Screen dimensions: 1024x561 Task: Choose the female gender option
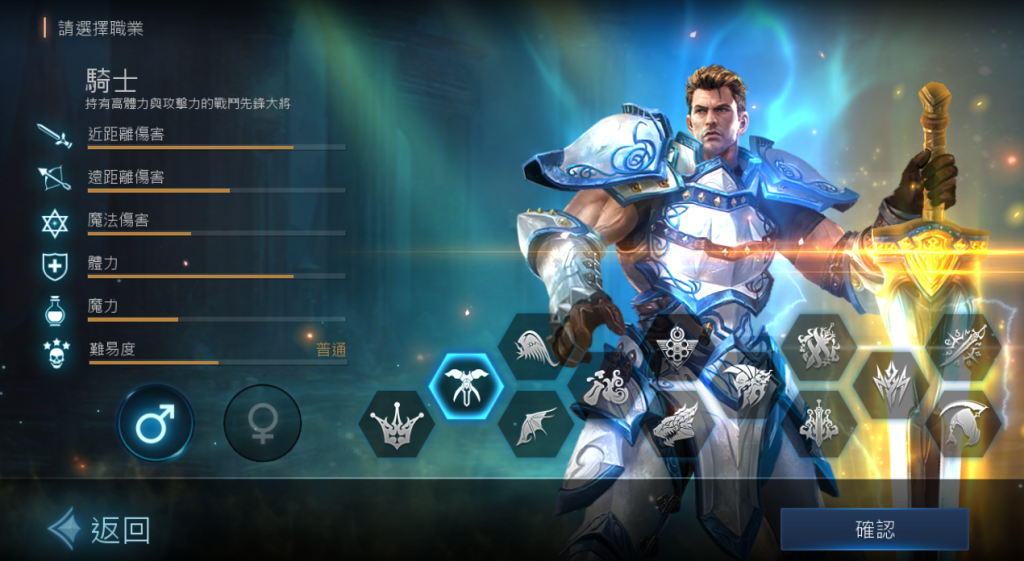(262, 424)
